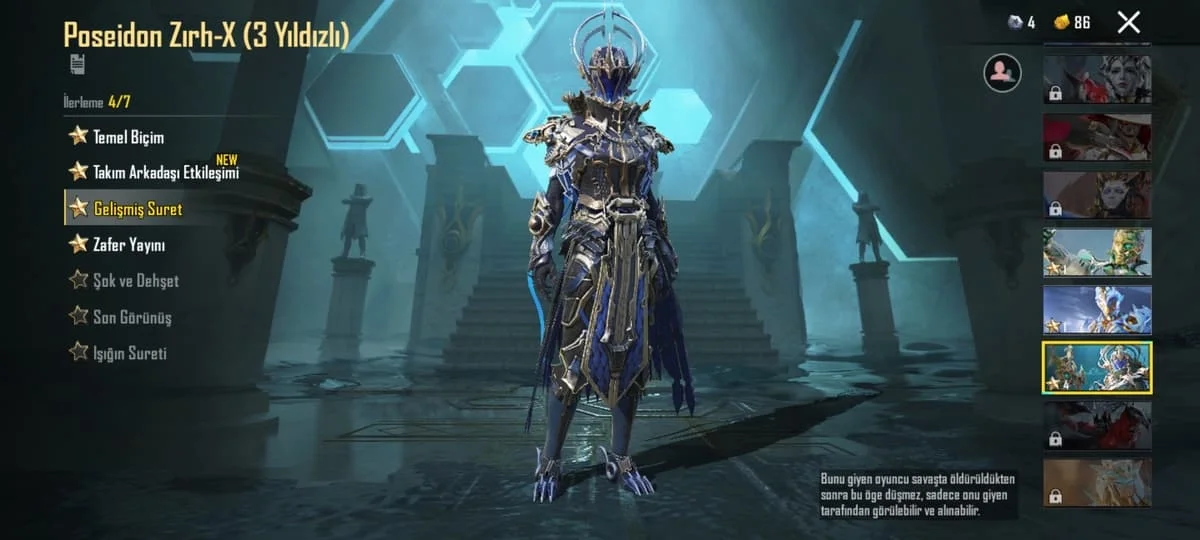Choose the Gelişmiş Suret form
Screen dimensions: 1200x540
coord(137,209)
